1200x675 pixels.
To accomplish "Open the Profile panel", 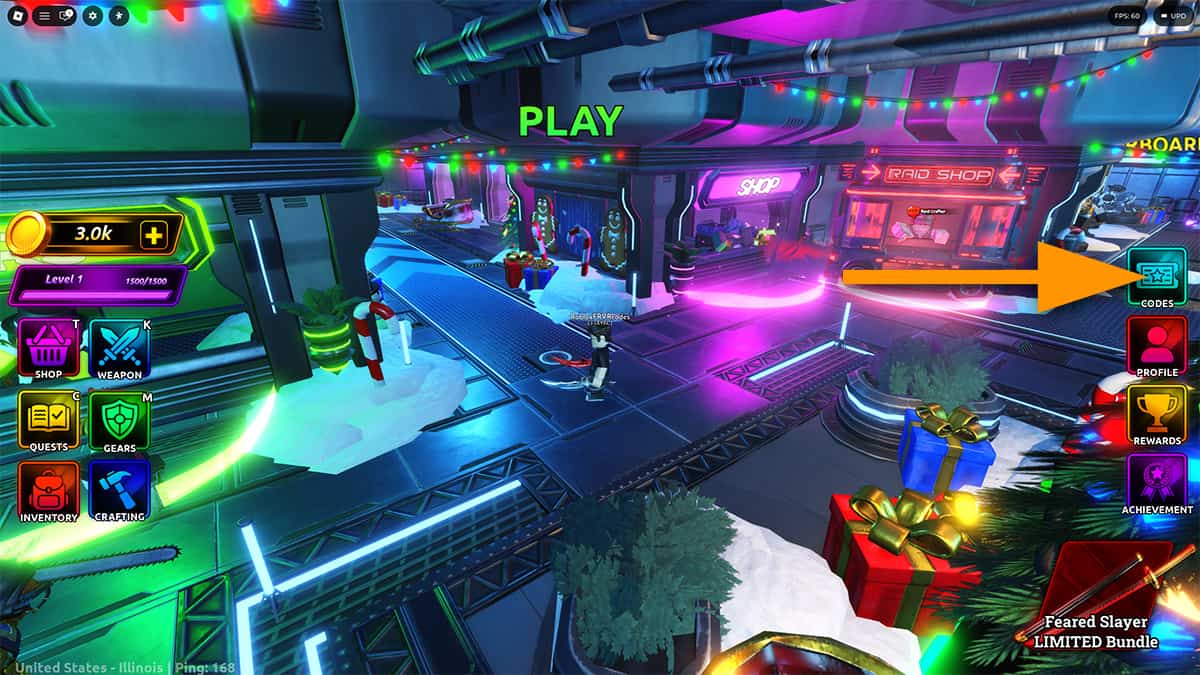I will tap(1157, 345).
